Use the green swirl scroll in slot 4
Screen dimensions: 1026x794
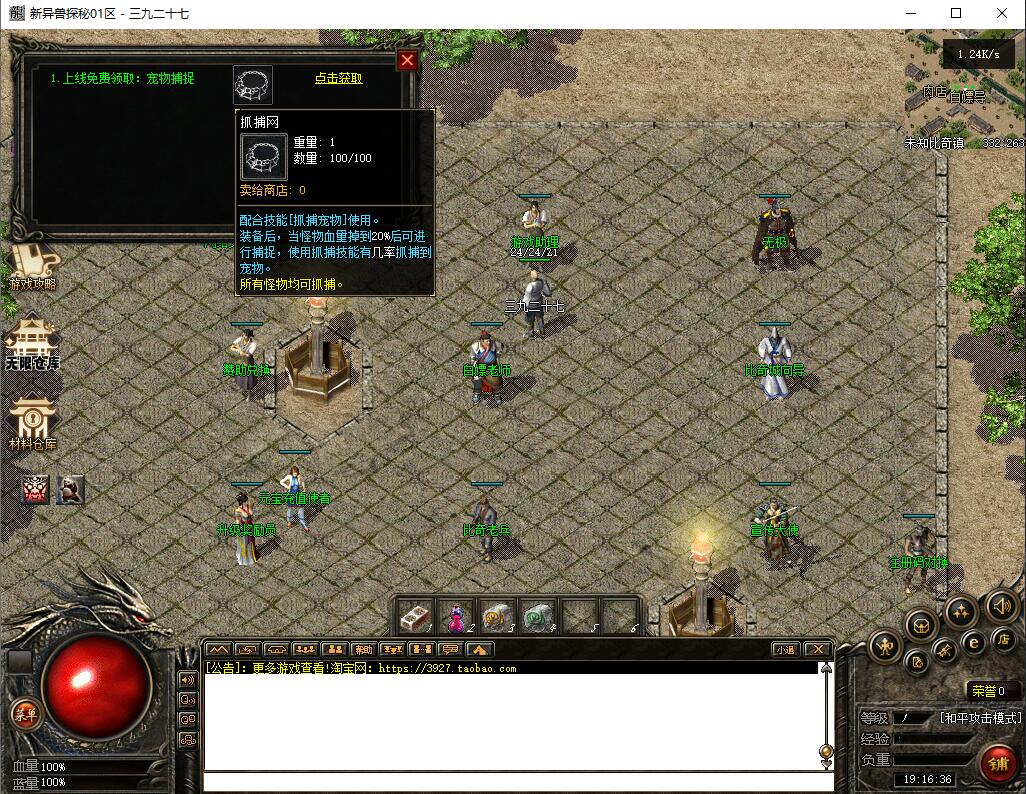point(538,616)
